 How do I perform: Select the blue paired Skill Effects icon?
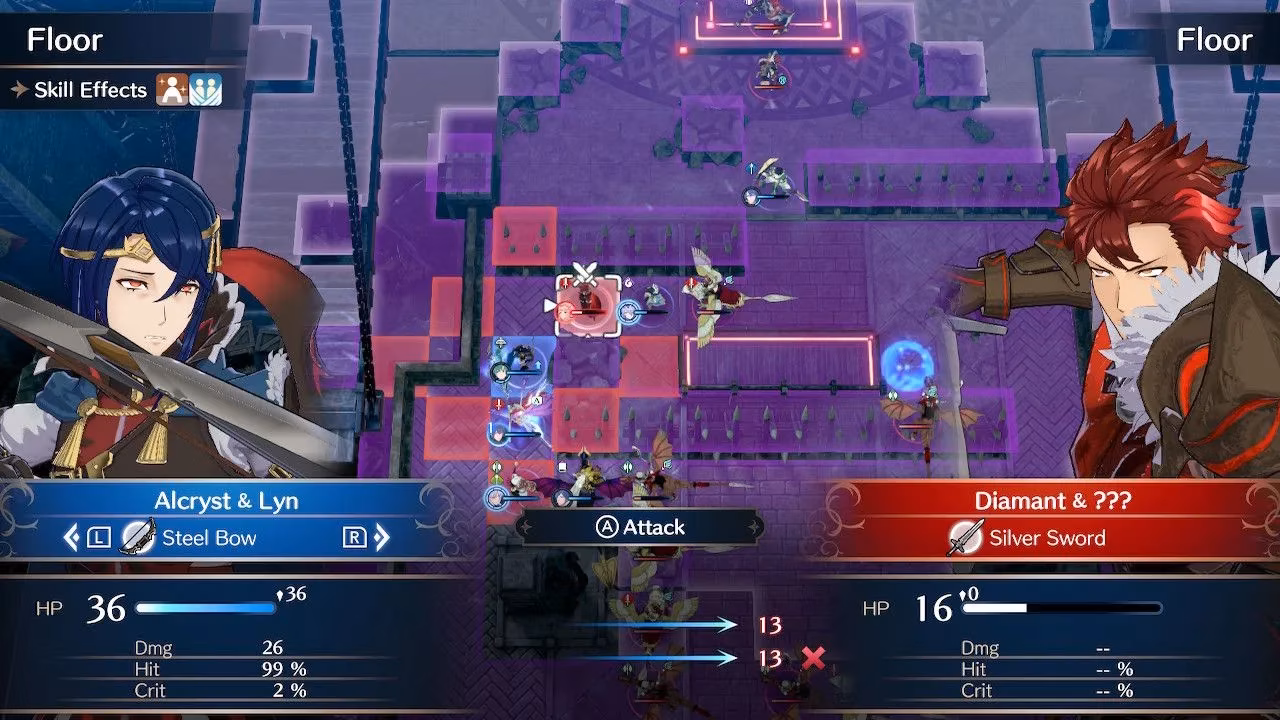coord(205,88)
